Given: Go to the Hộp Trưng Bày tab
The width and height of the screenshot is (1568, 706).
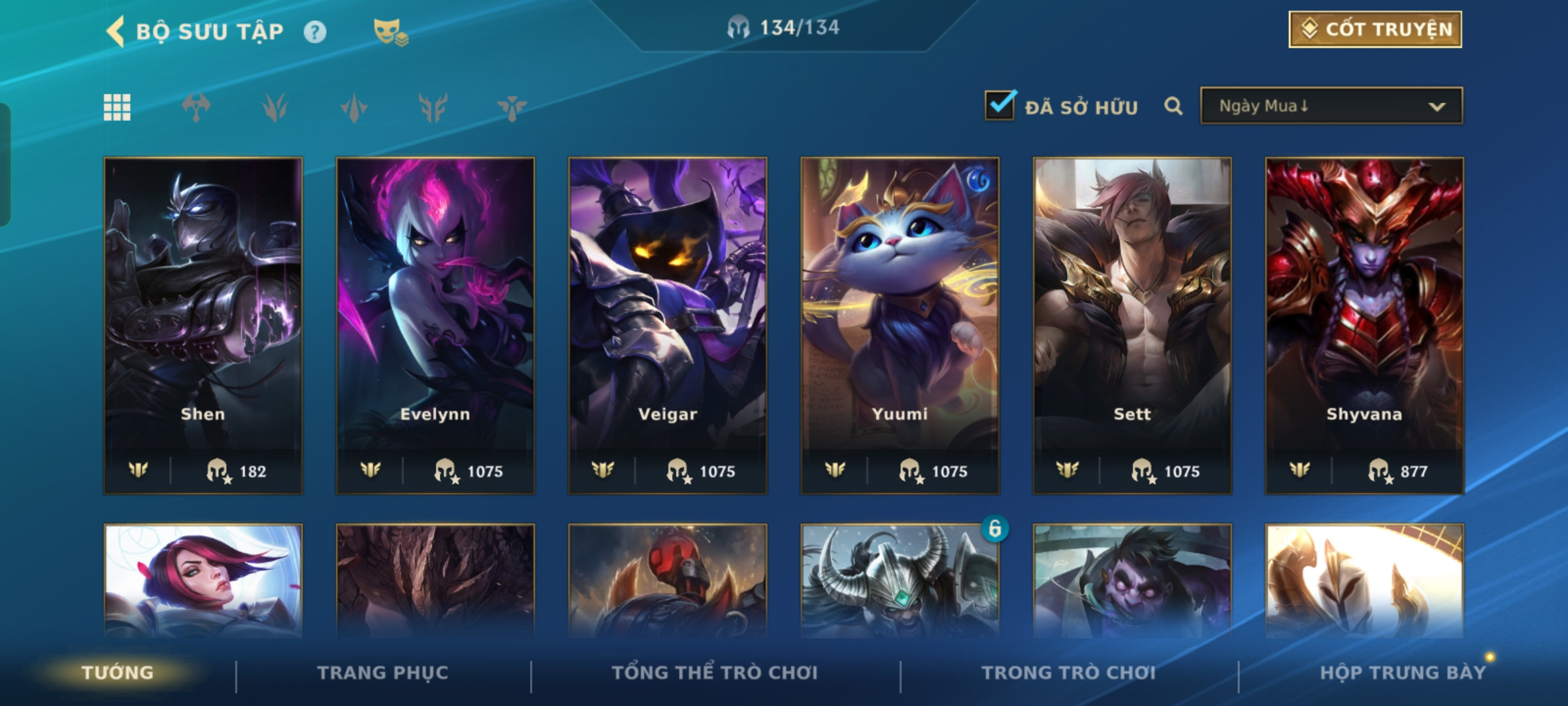Looking at the screenshot, I should 1403,673.
